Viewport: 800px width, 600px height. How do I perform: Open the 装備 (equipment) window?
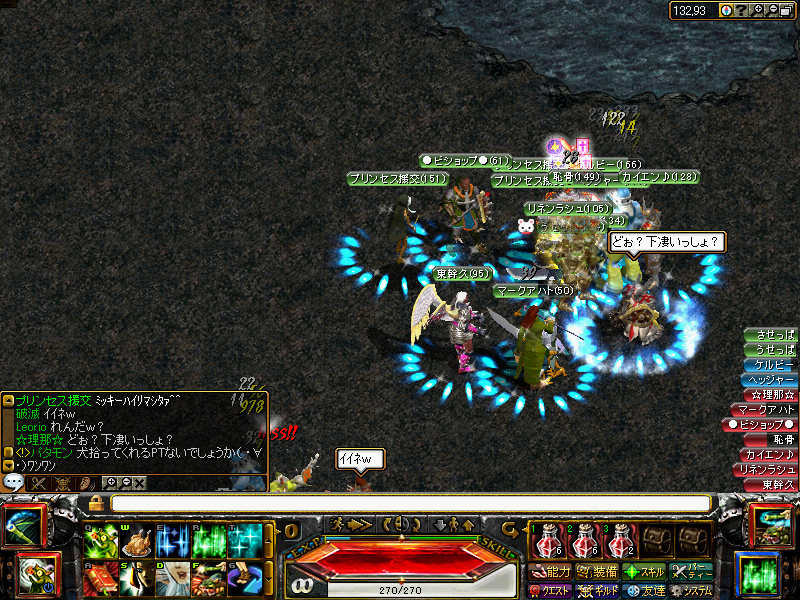597,572
